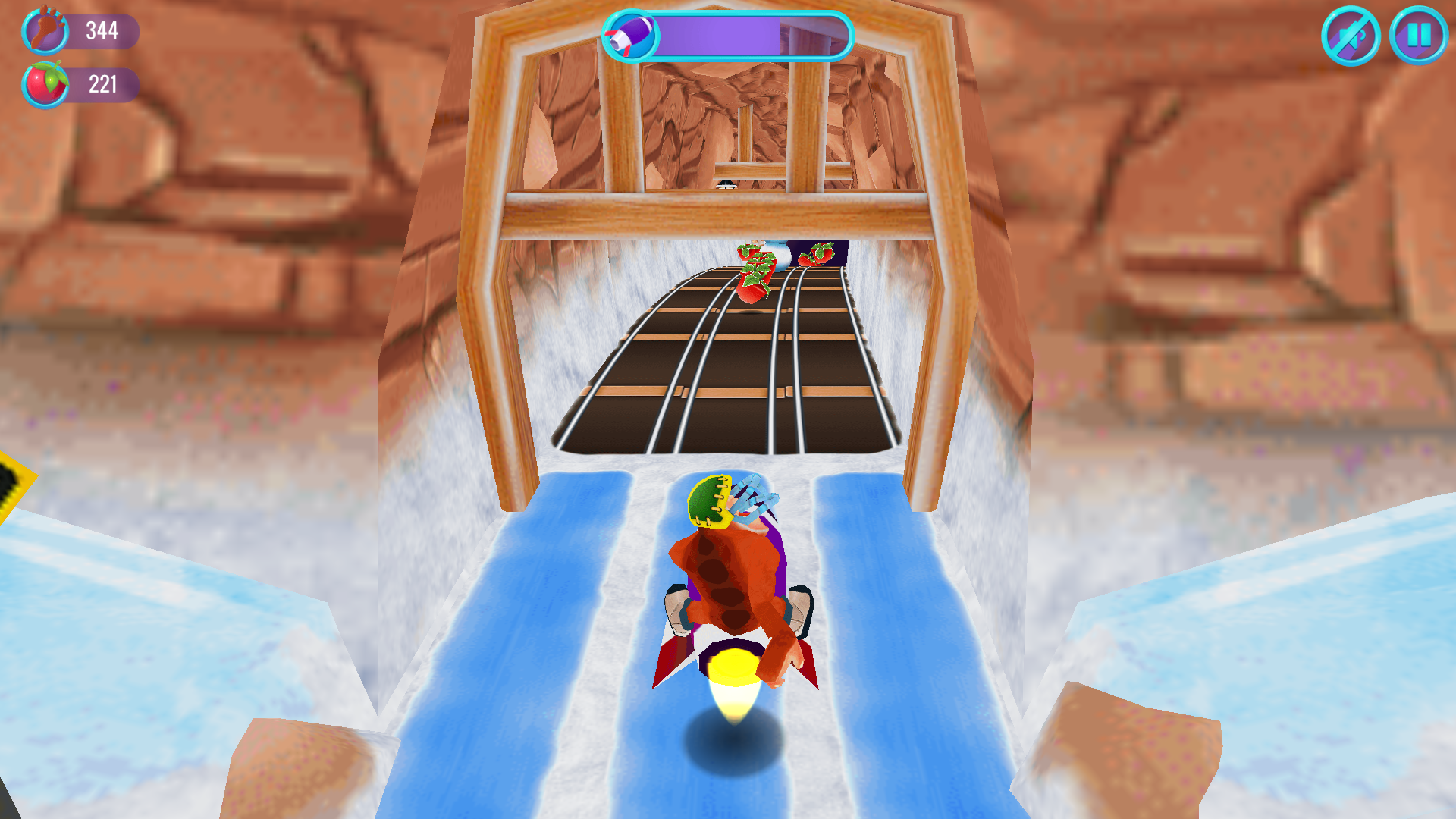
Task: Toggle the audio mute state
Action: click(x=1354, y=36)
